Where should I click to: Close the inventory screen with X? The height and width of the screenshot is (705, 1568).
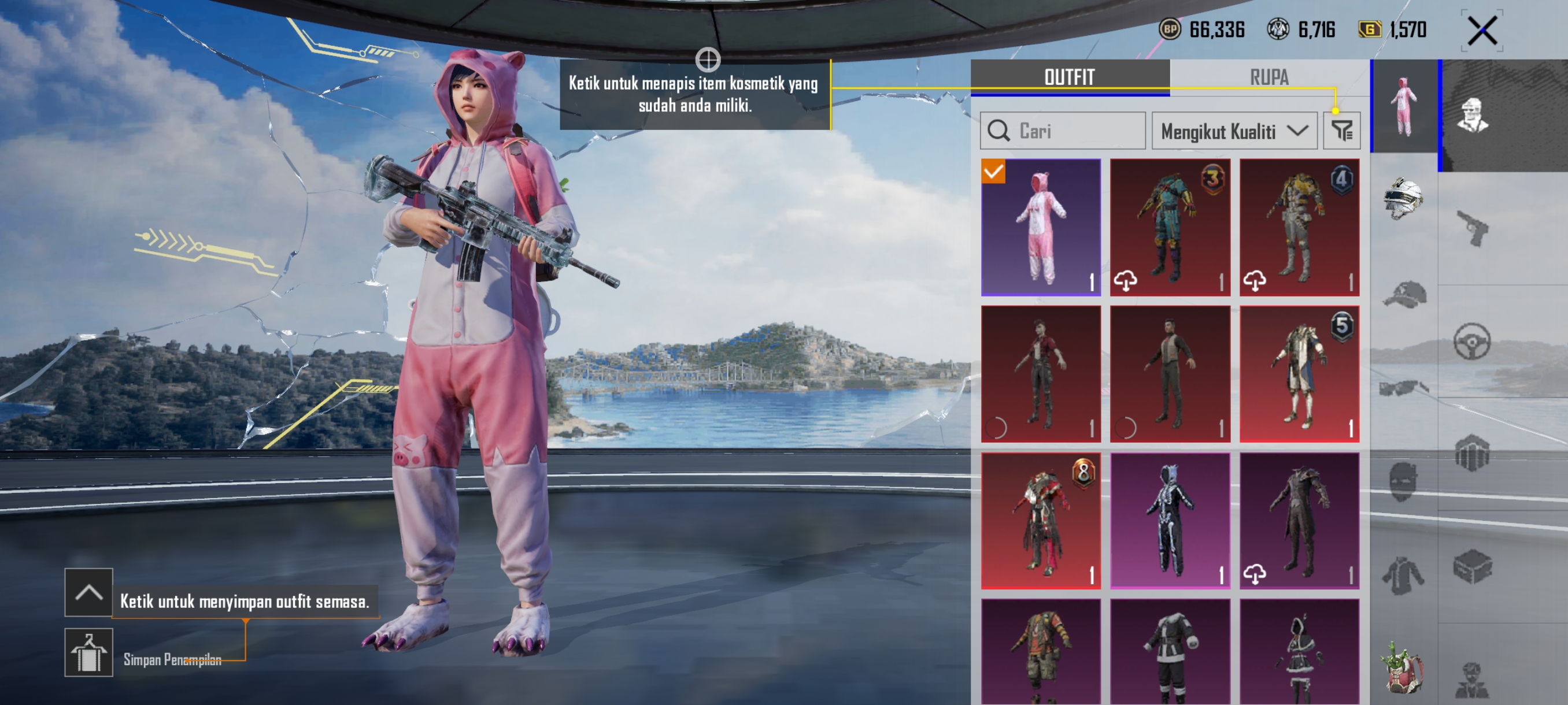click(1482, 31)
